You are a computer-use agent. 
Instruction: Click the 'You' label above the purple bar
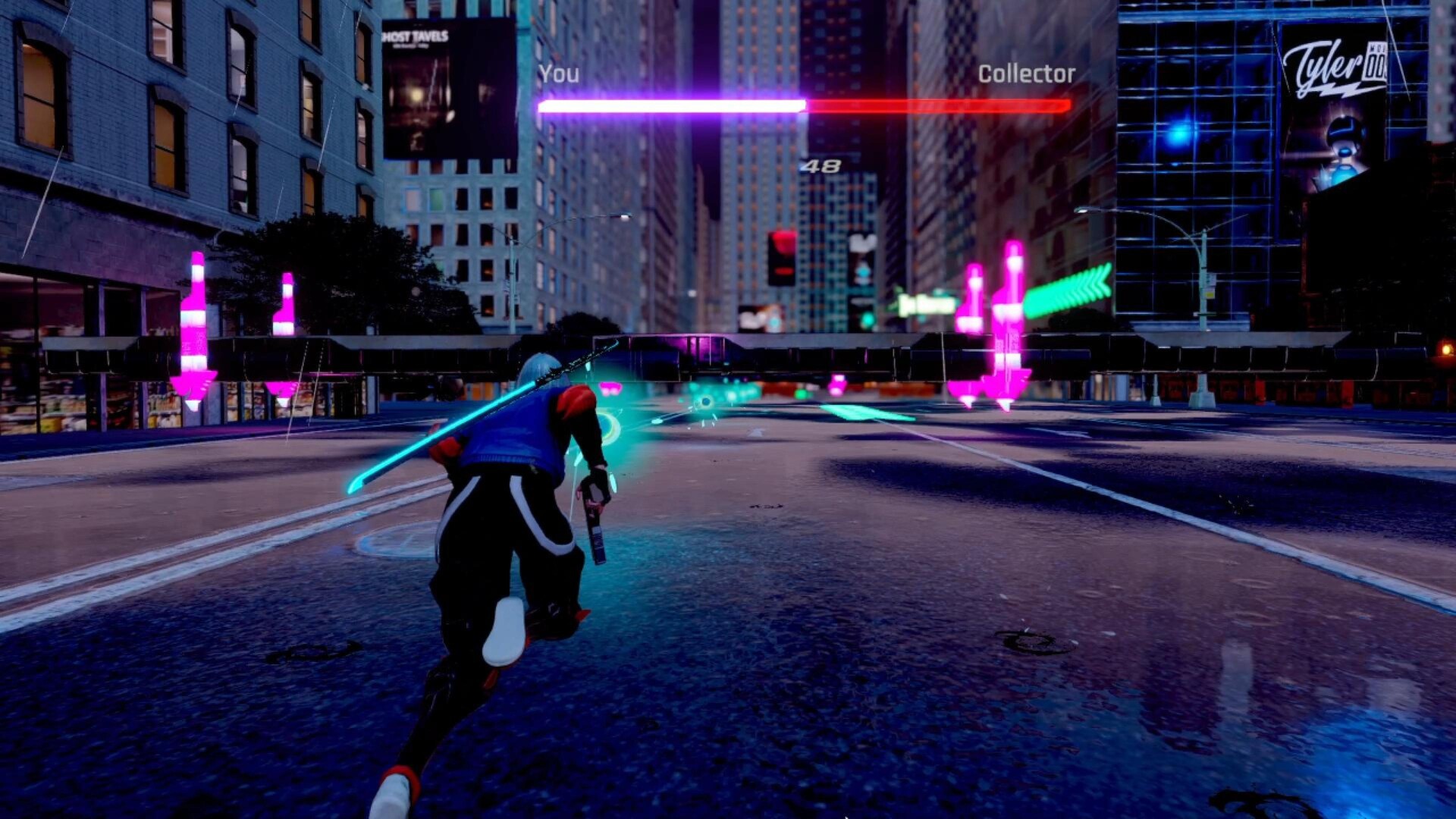559,74
